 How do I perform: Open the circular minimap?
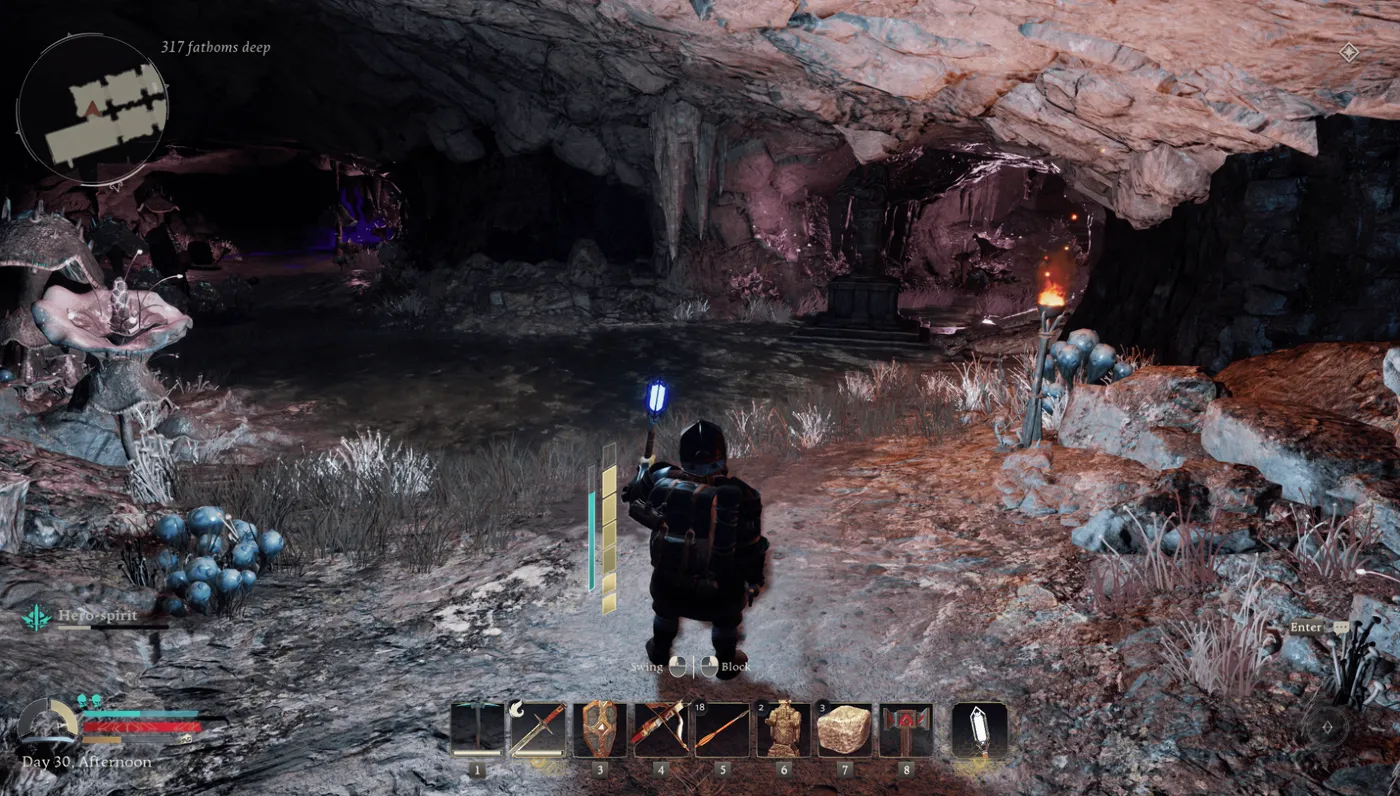[x=92, y=110]
